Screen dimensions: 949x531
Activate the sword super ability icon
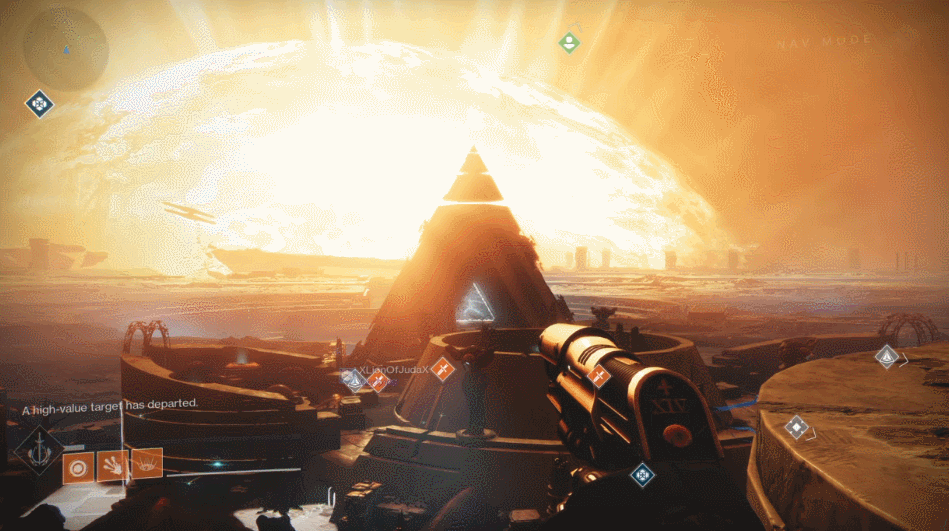pos(39,449)
